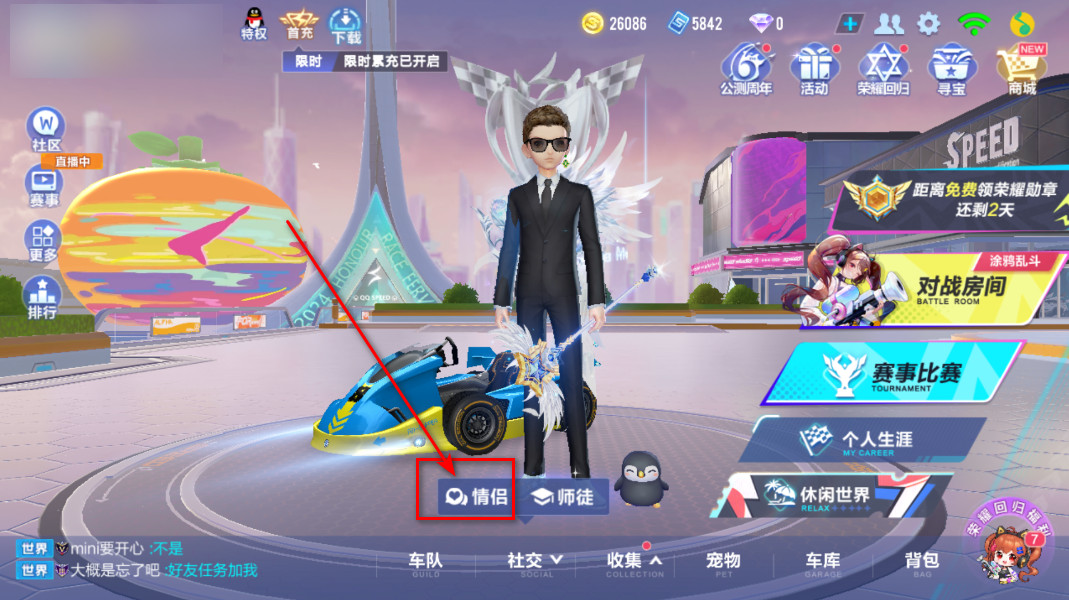Open the settings gear icon

[x=929, y=23]
